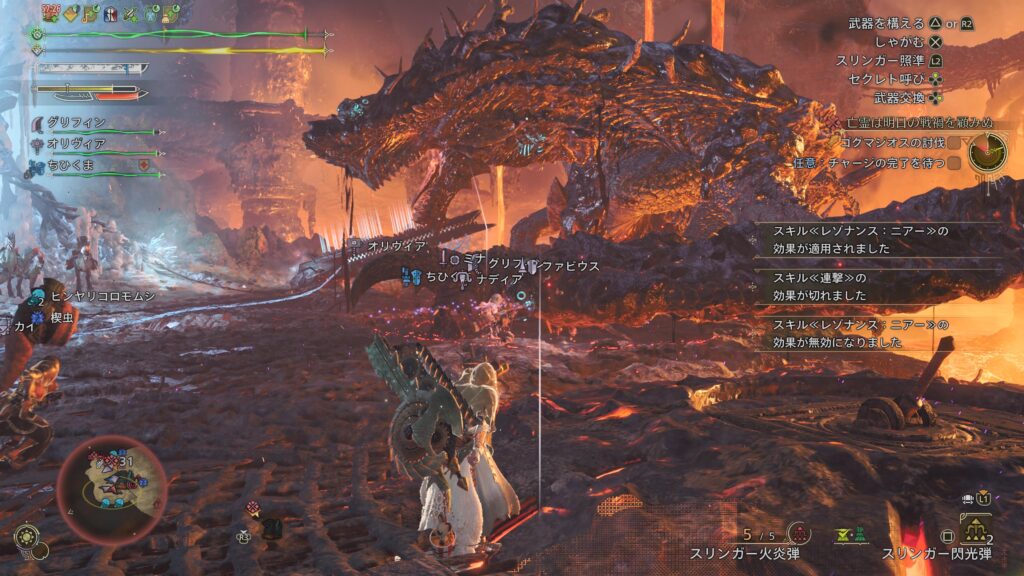This screenshot has height=576, width=1024.
Task: Select the スリンガー閃光弾 item slot
Action: click(x=975, y=529)
